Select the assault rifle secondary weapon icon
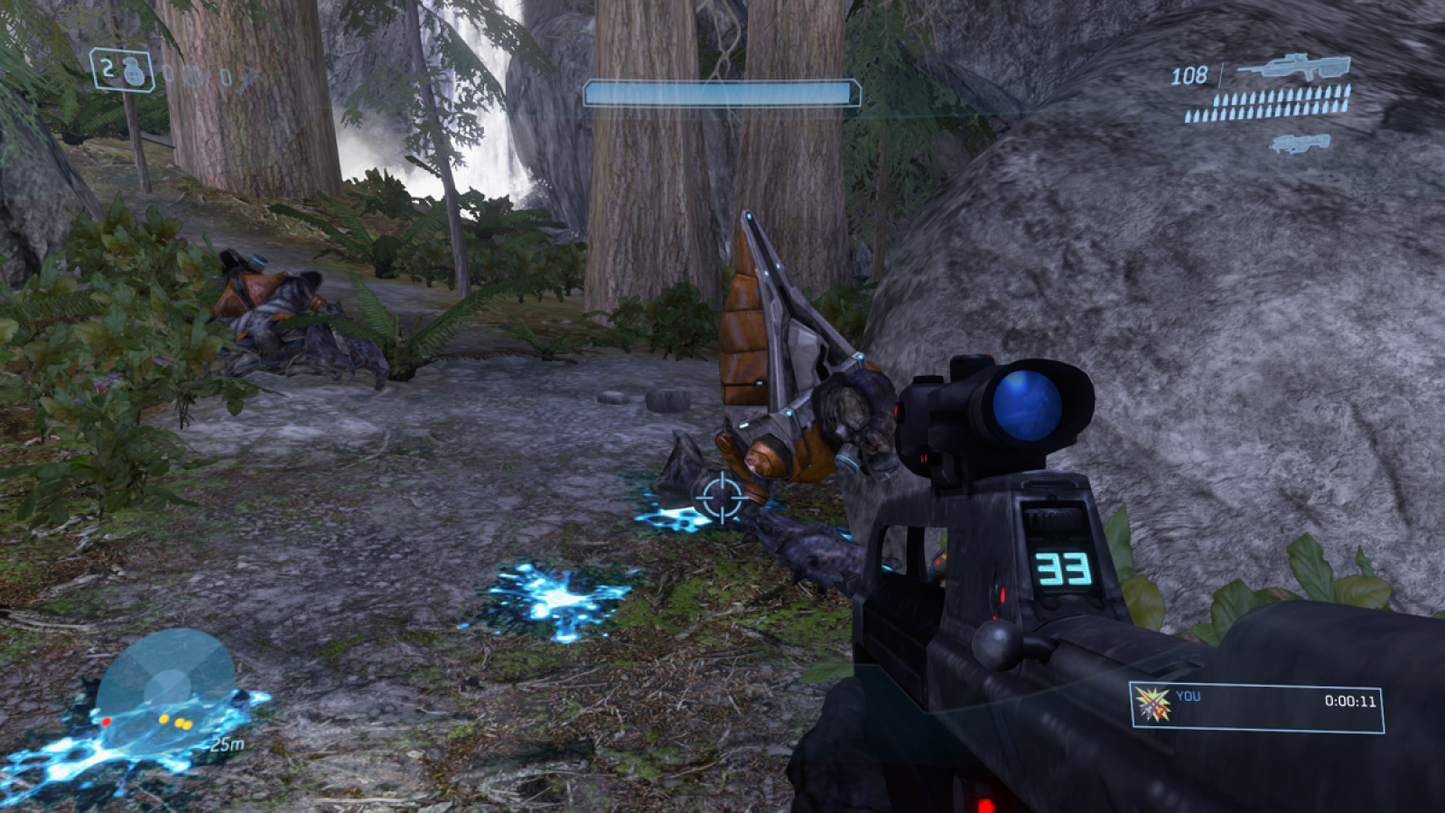 [1300, 142]
